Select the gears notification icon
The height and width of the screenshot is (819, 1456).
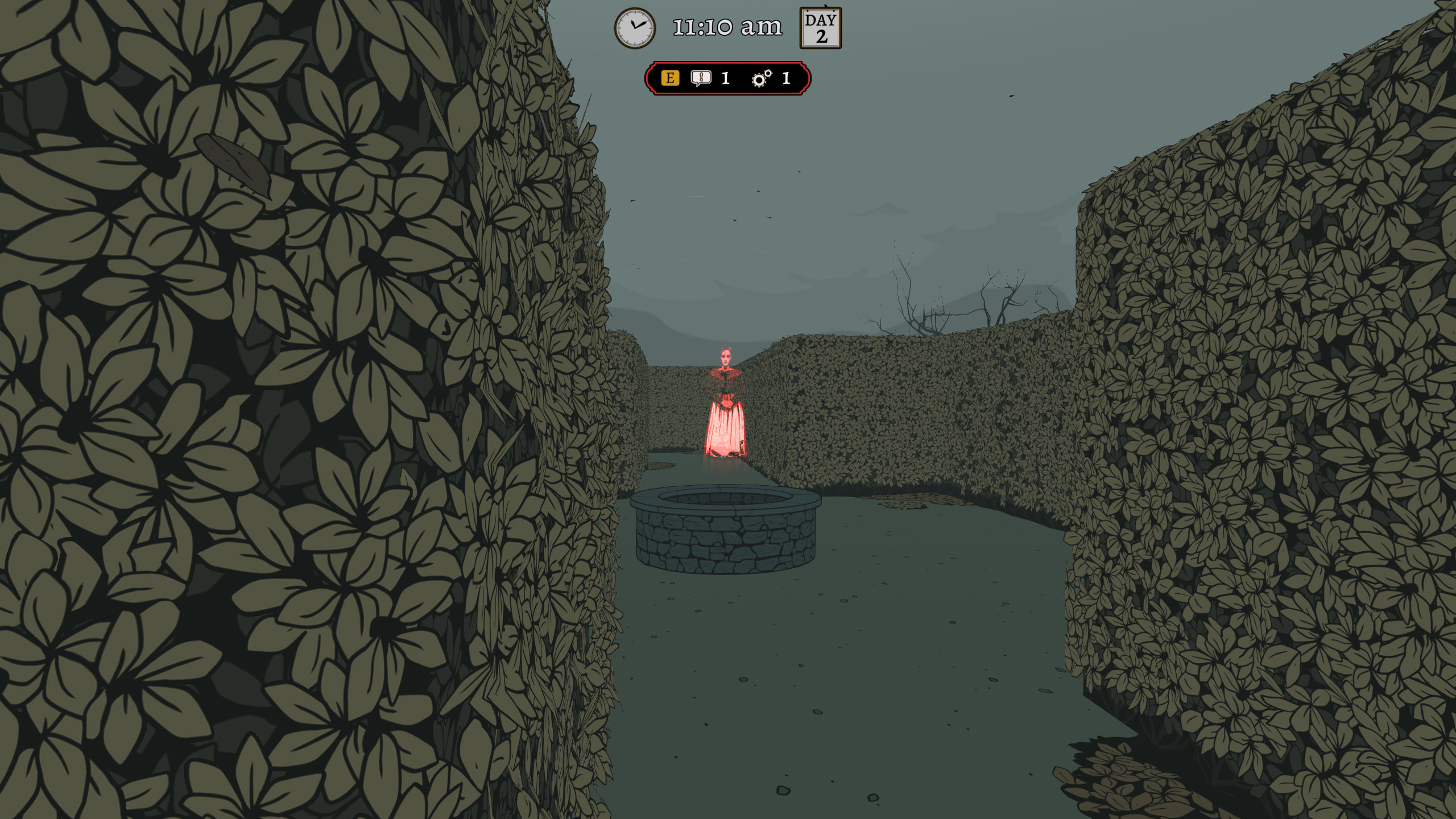coord(762,78)
